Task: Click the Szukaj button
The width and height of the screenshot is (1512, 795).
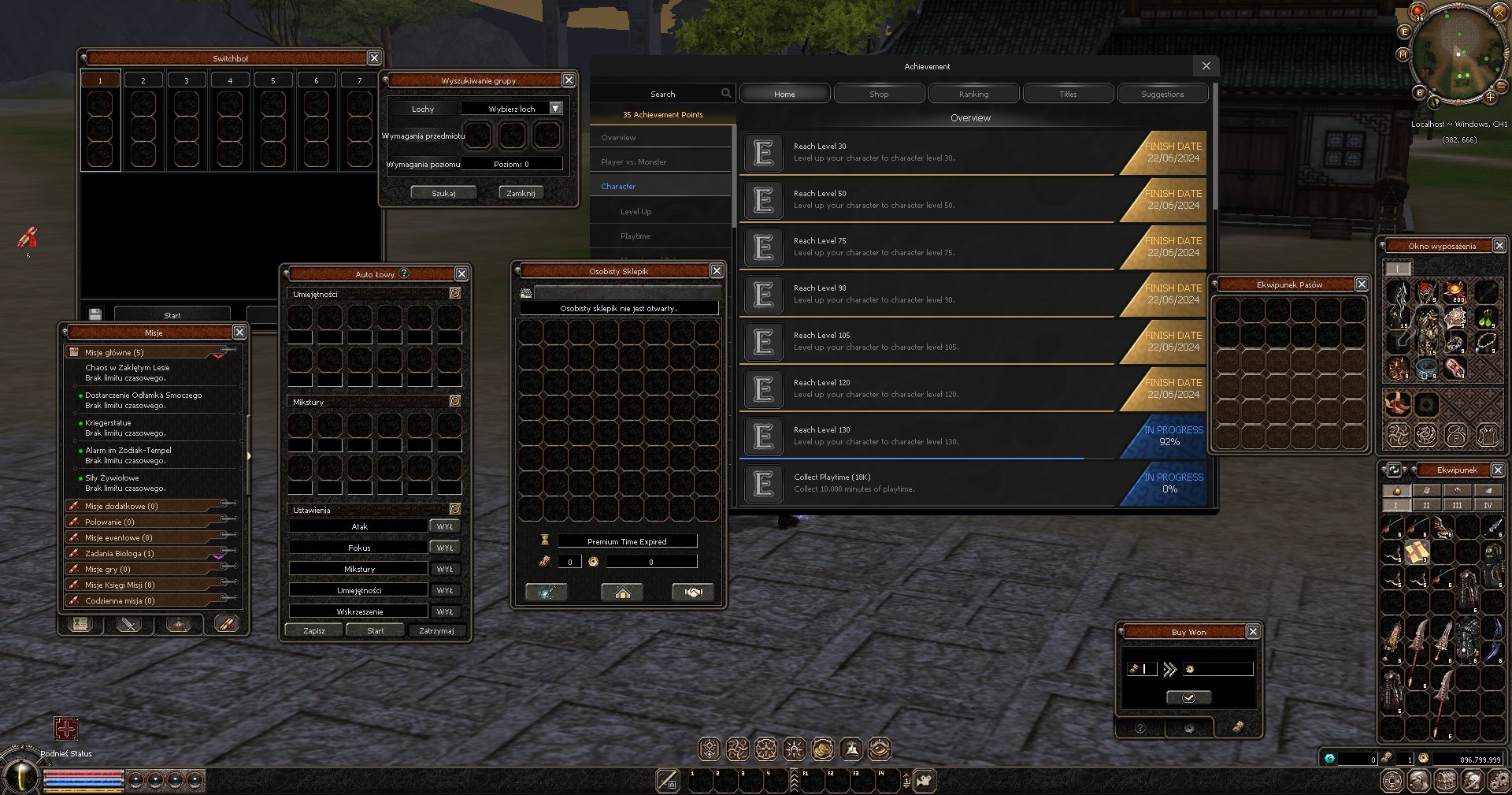Action: tap(443, 193)
